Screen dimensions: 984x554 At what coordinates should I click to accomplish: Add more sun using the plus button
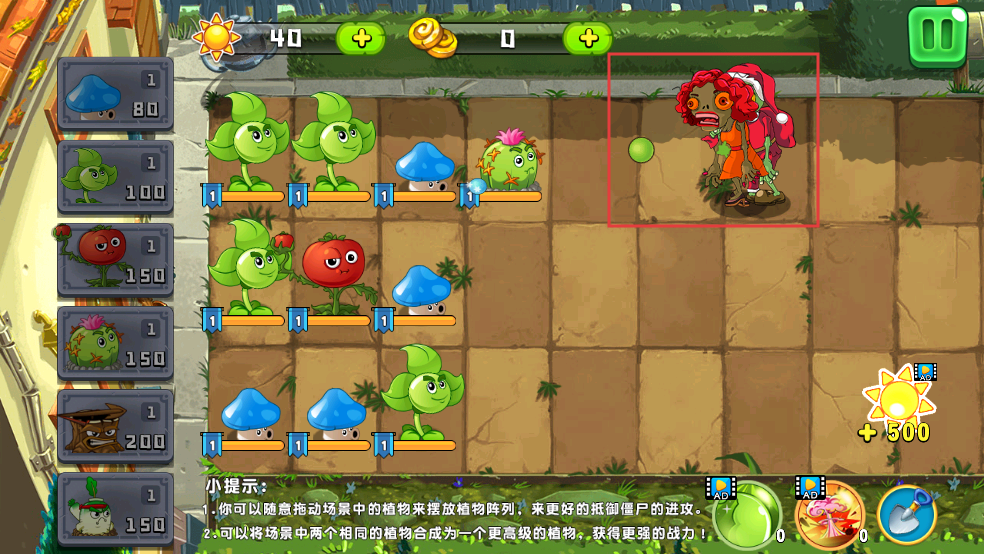point(360,39)
